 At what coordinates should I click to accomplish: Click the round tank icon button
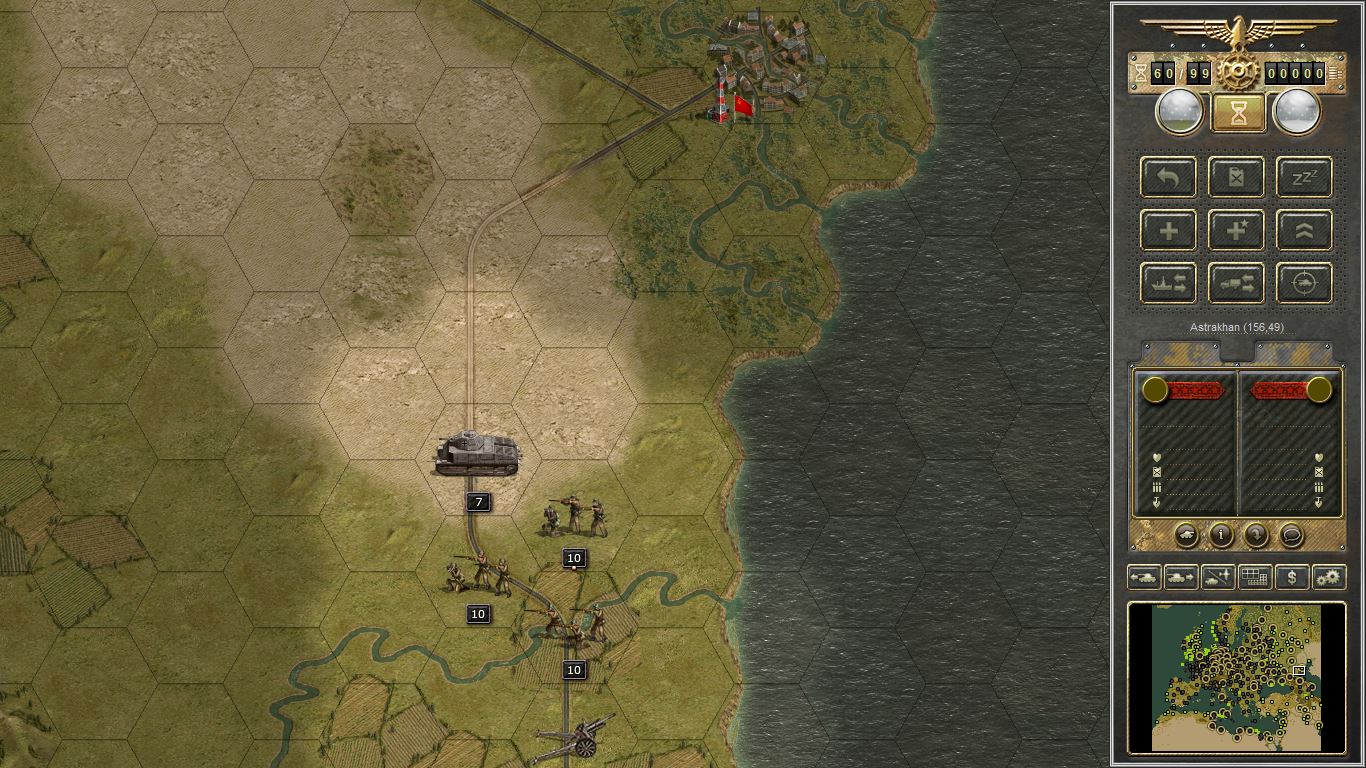coord(1186,535)
